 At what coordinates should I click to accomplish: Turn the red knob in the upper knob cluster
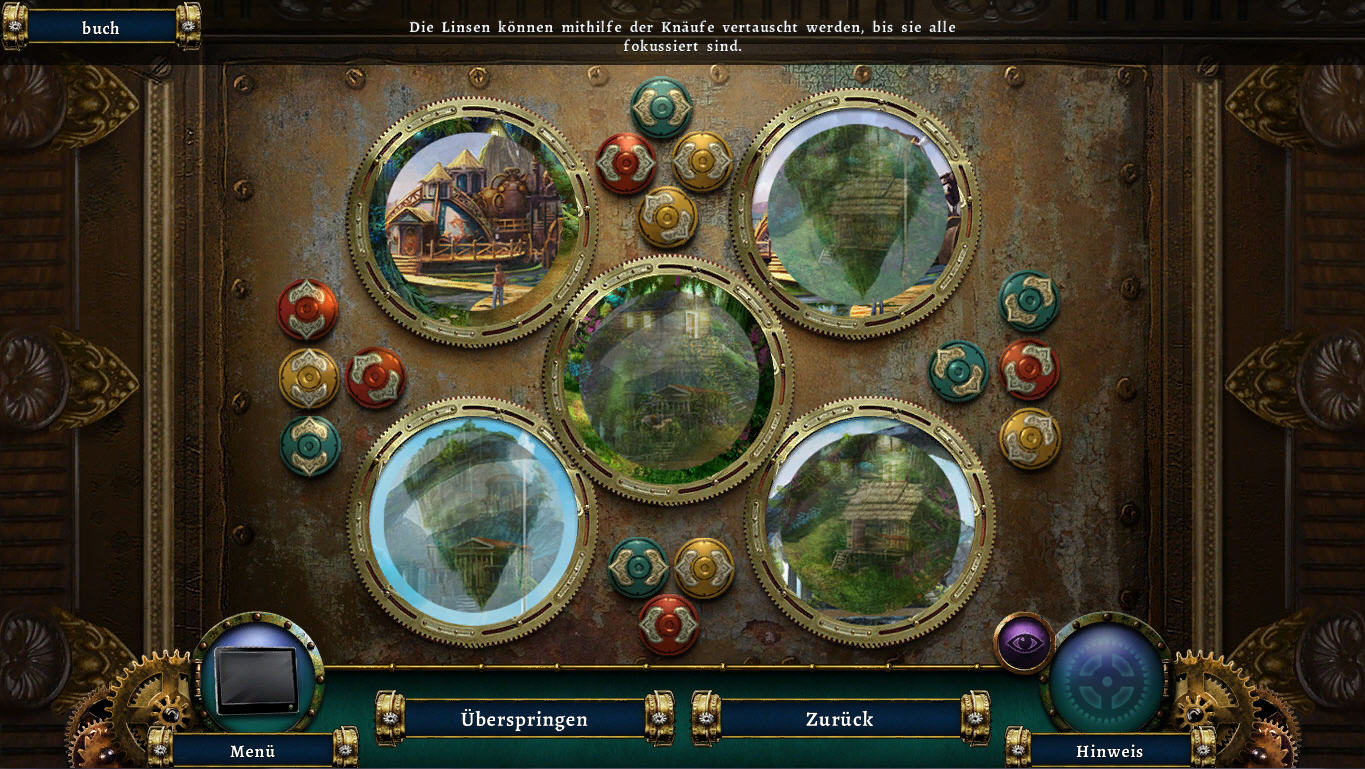pos(626,163)
